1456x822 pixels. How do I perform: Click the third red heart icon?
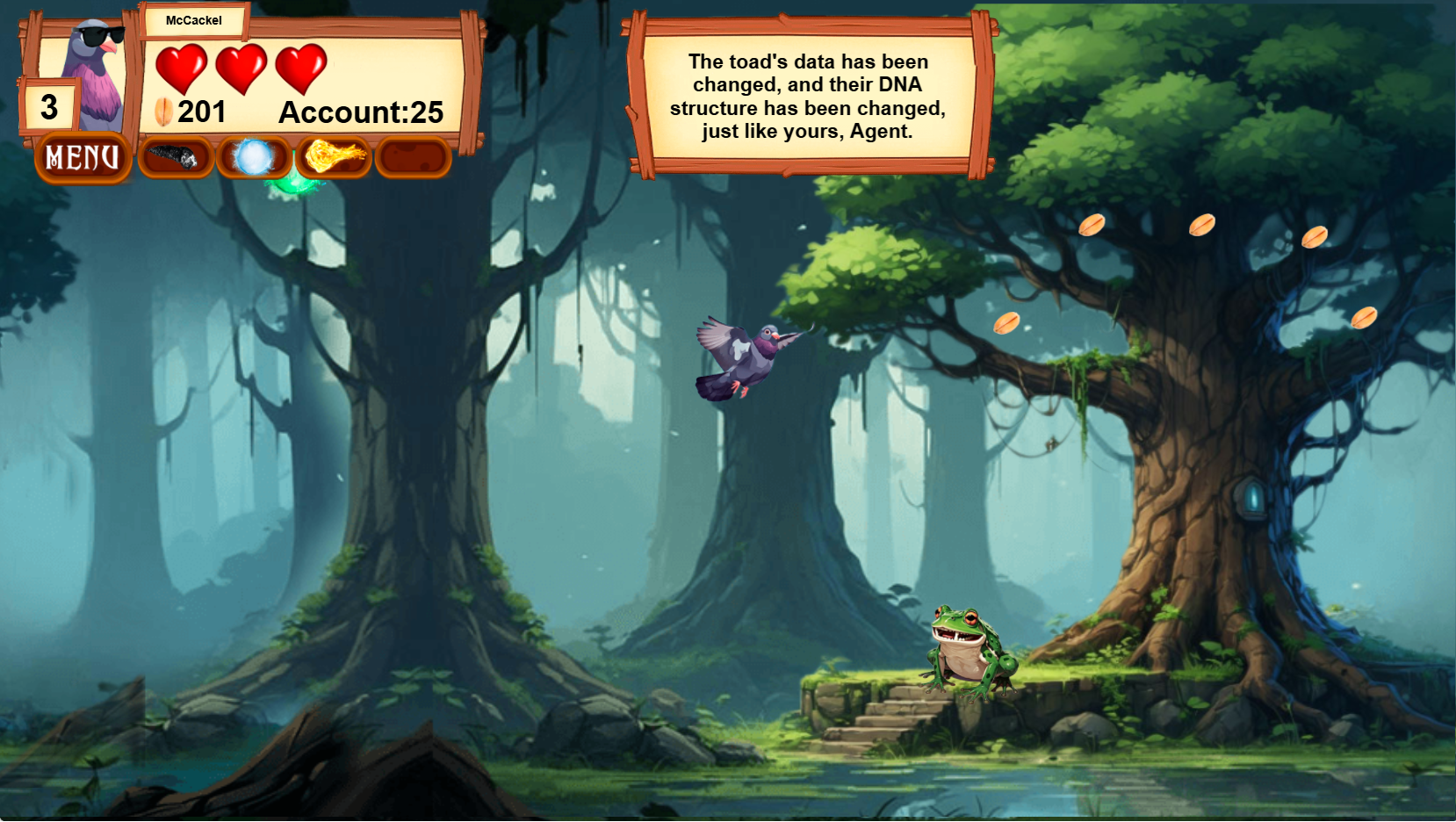click(303, 70)
